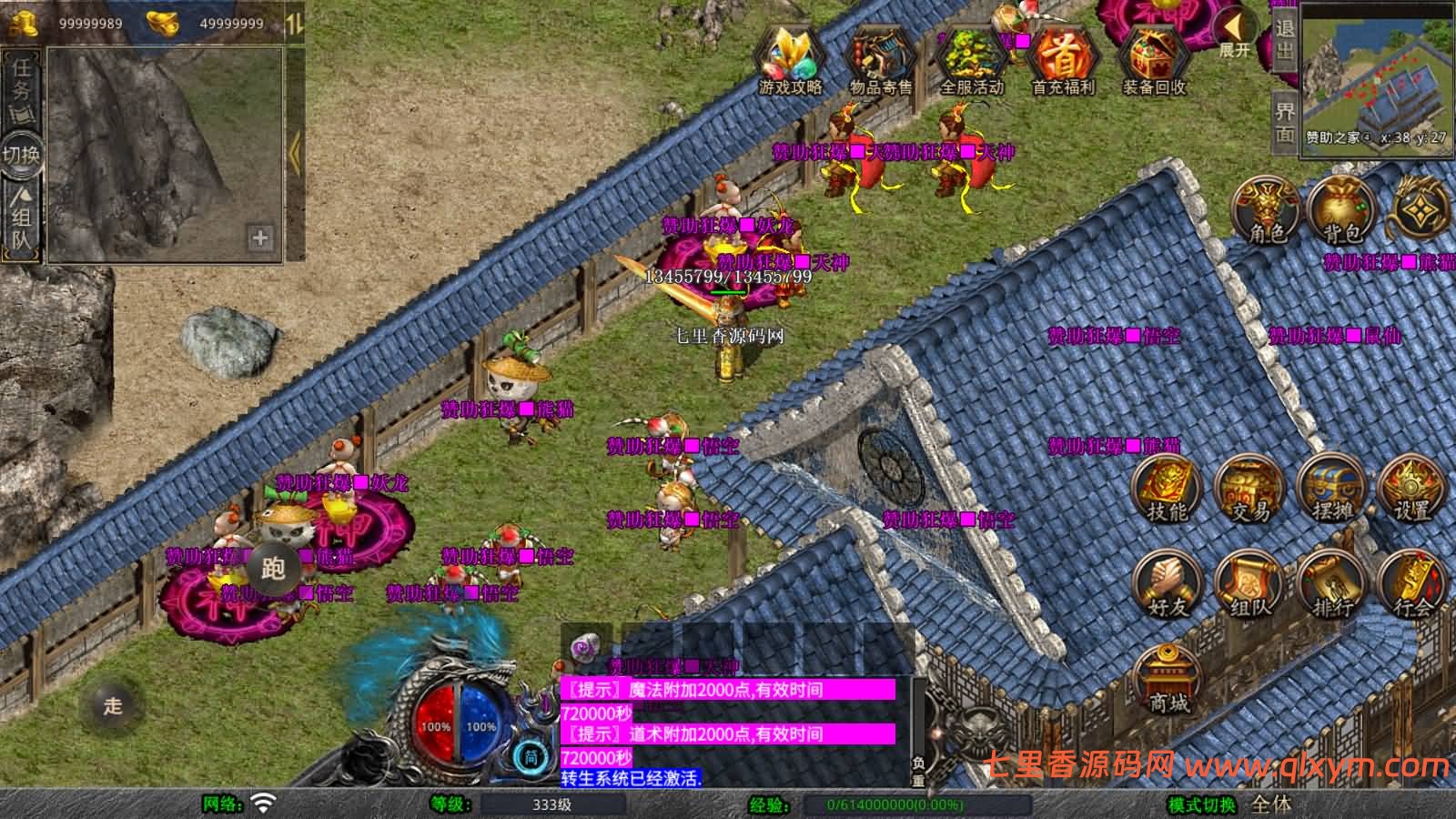Viewport: 1456px width, 819px height.
Task: Click the 展开 expand arrow button
Action: click(x=1235, y=32)
